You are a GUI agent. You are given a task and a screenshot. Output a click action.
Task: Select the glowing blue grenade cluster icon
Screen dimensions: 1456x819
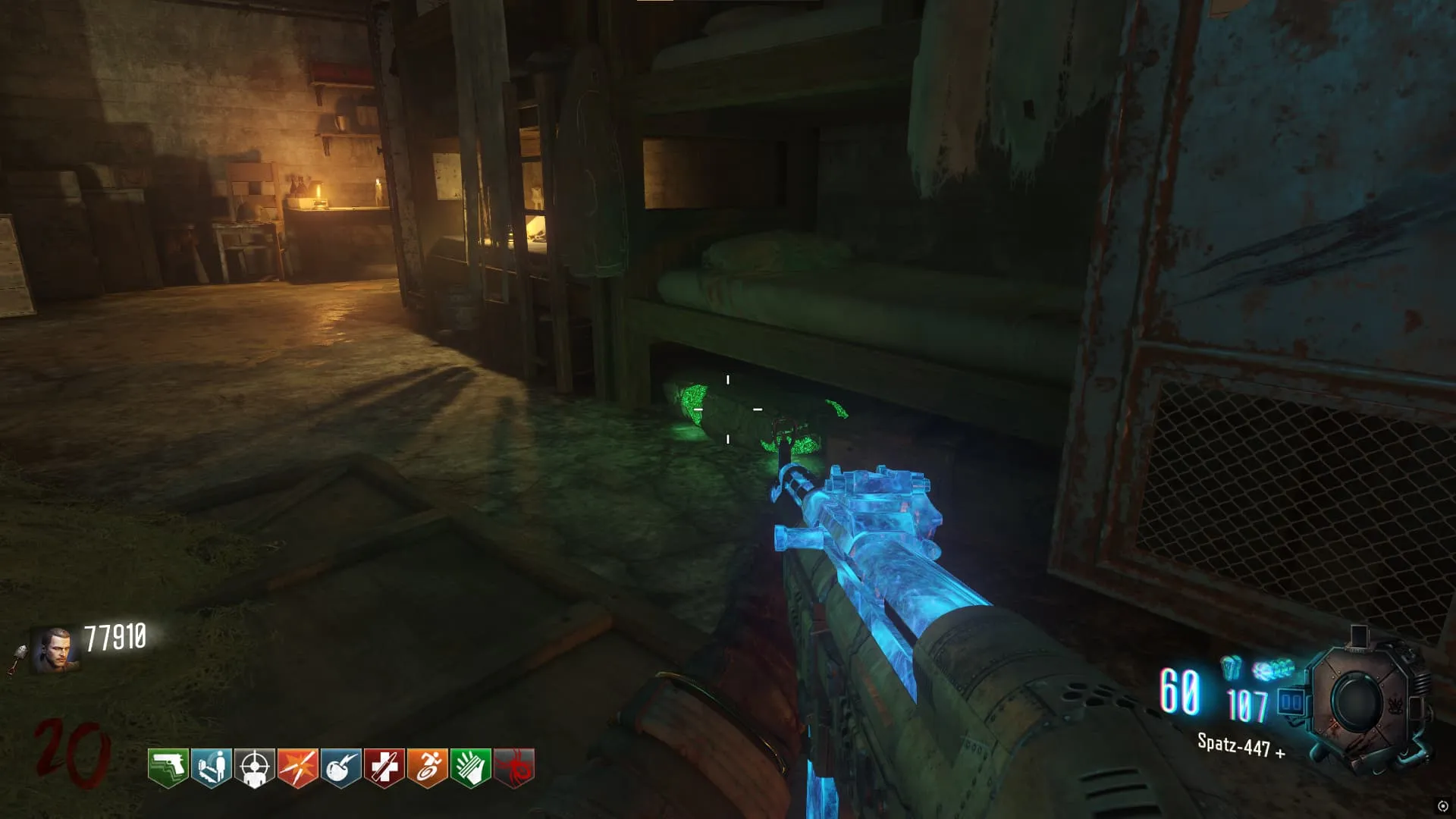point(1273,670)
